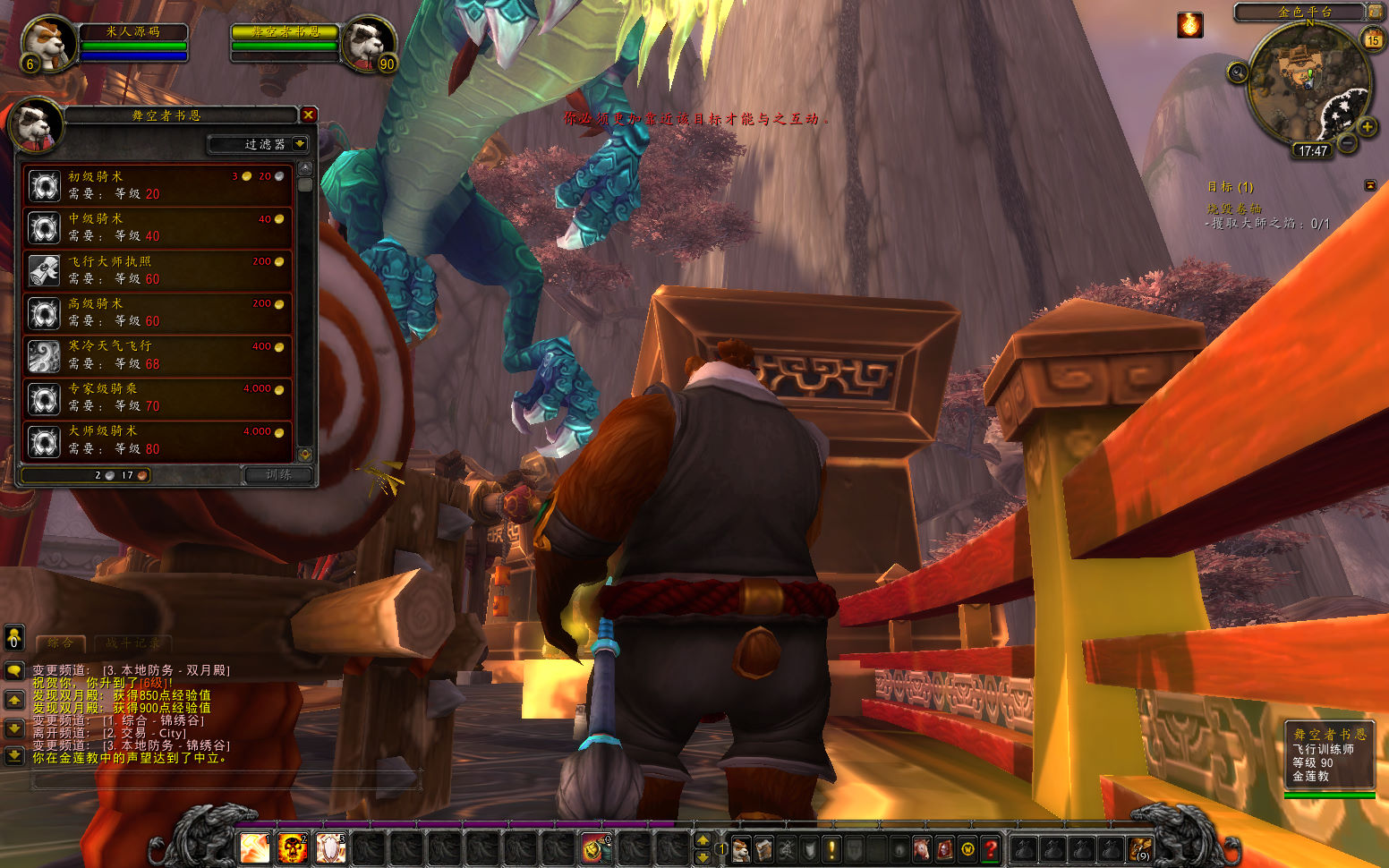The image size is (1389, 868).
Task: Close the flight trainer window
Action: point(308,115)
